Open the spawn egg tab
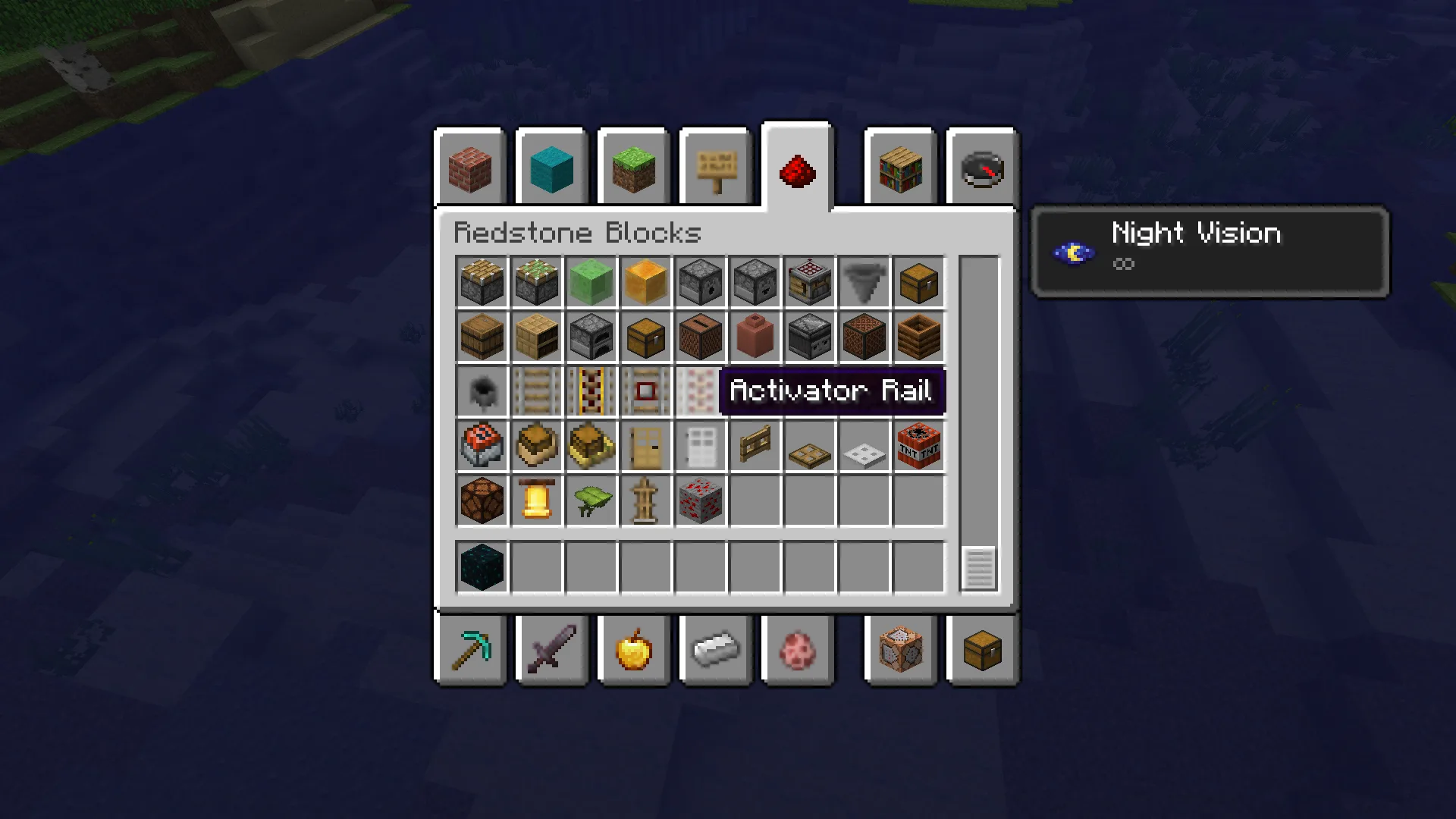The width and height of the screenshot is (1456, 819). (797, 650)
